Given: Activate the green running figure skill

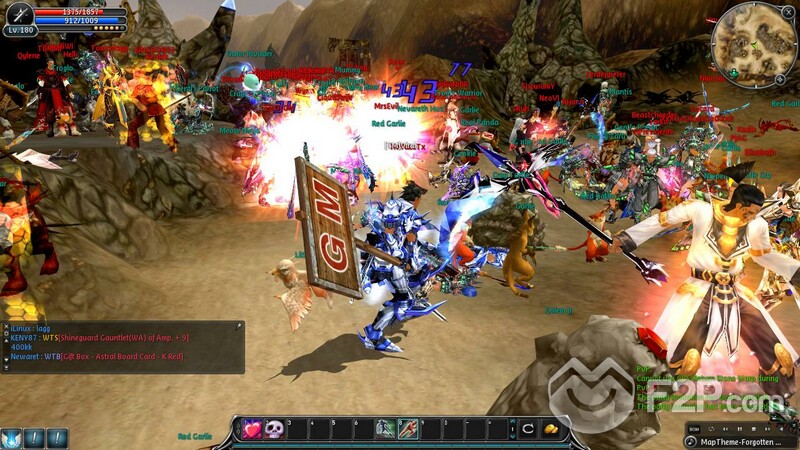Looking at the screenshot, I should pos(385,429).
